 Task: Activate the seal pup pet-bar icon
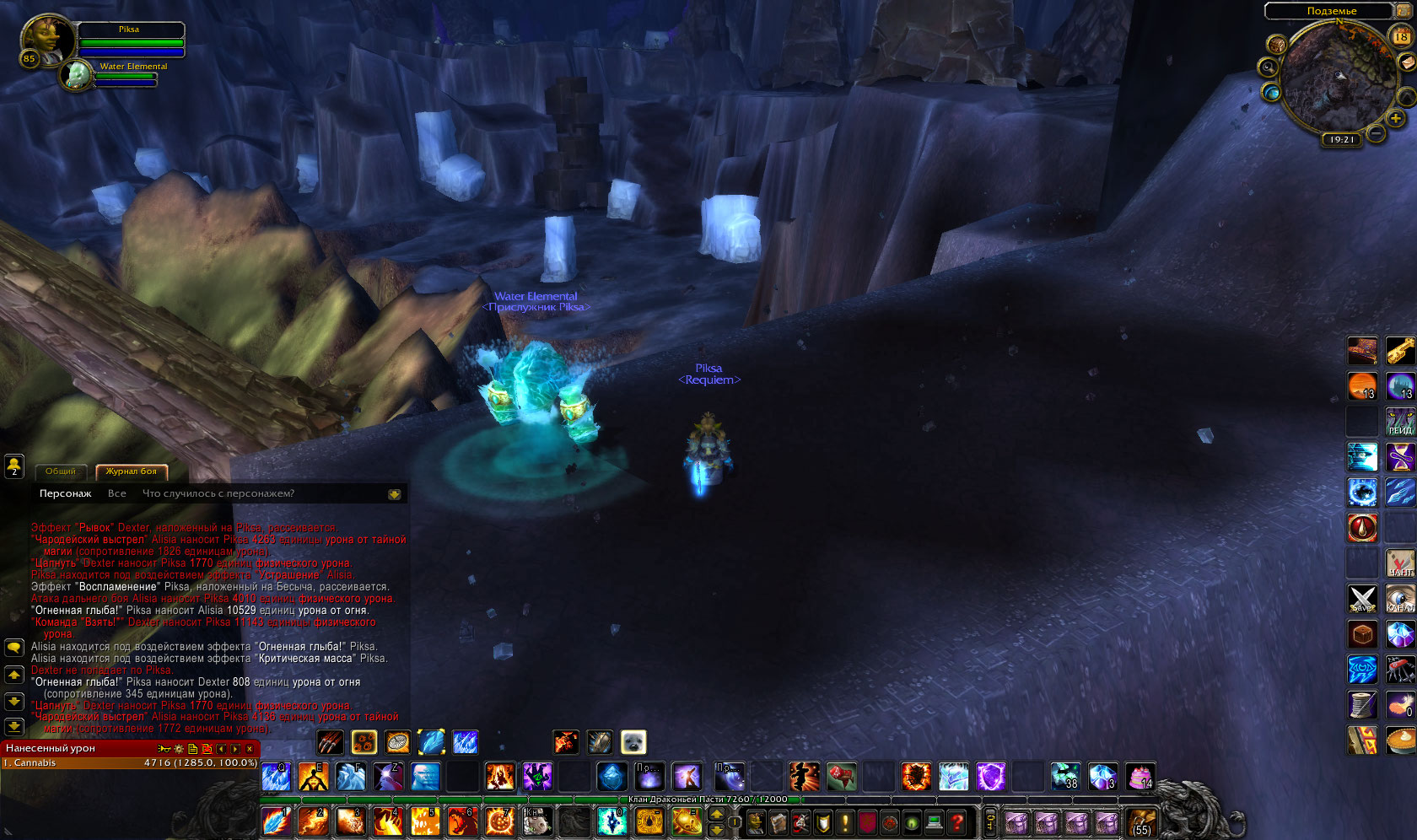pyautogui.click(x=633, y=741)
